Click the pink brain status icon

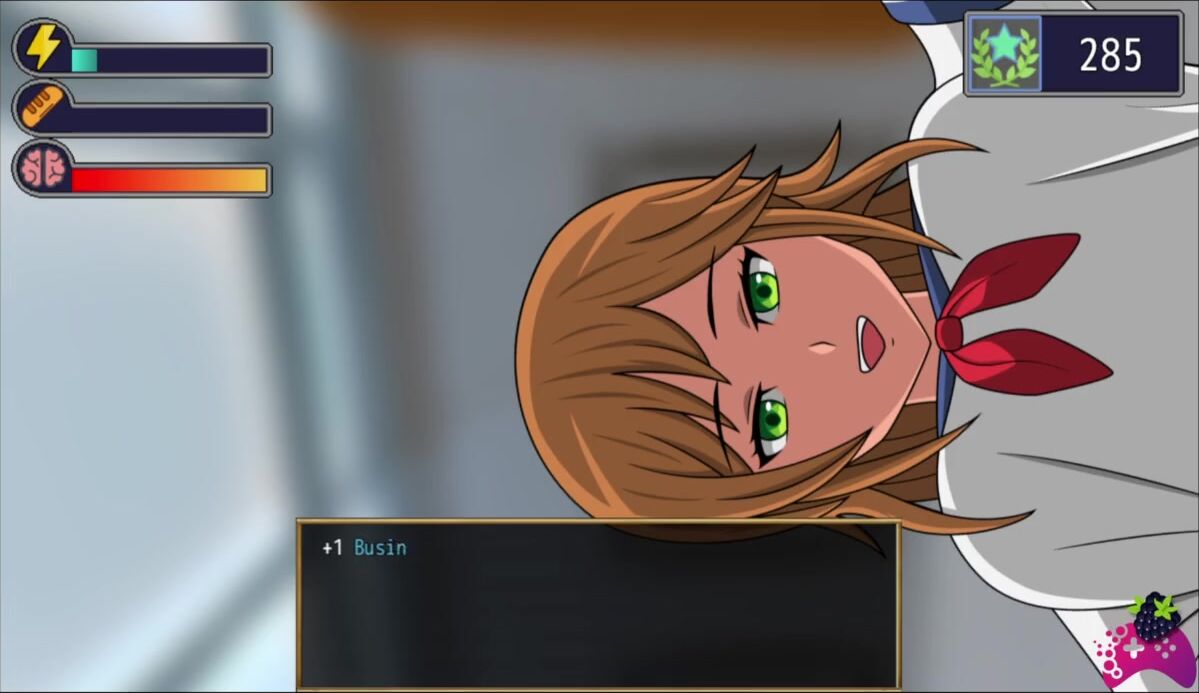click(x=43, y=167)
